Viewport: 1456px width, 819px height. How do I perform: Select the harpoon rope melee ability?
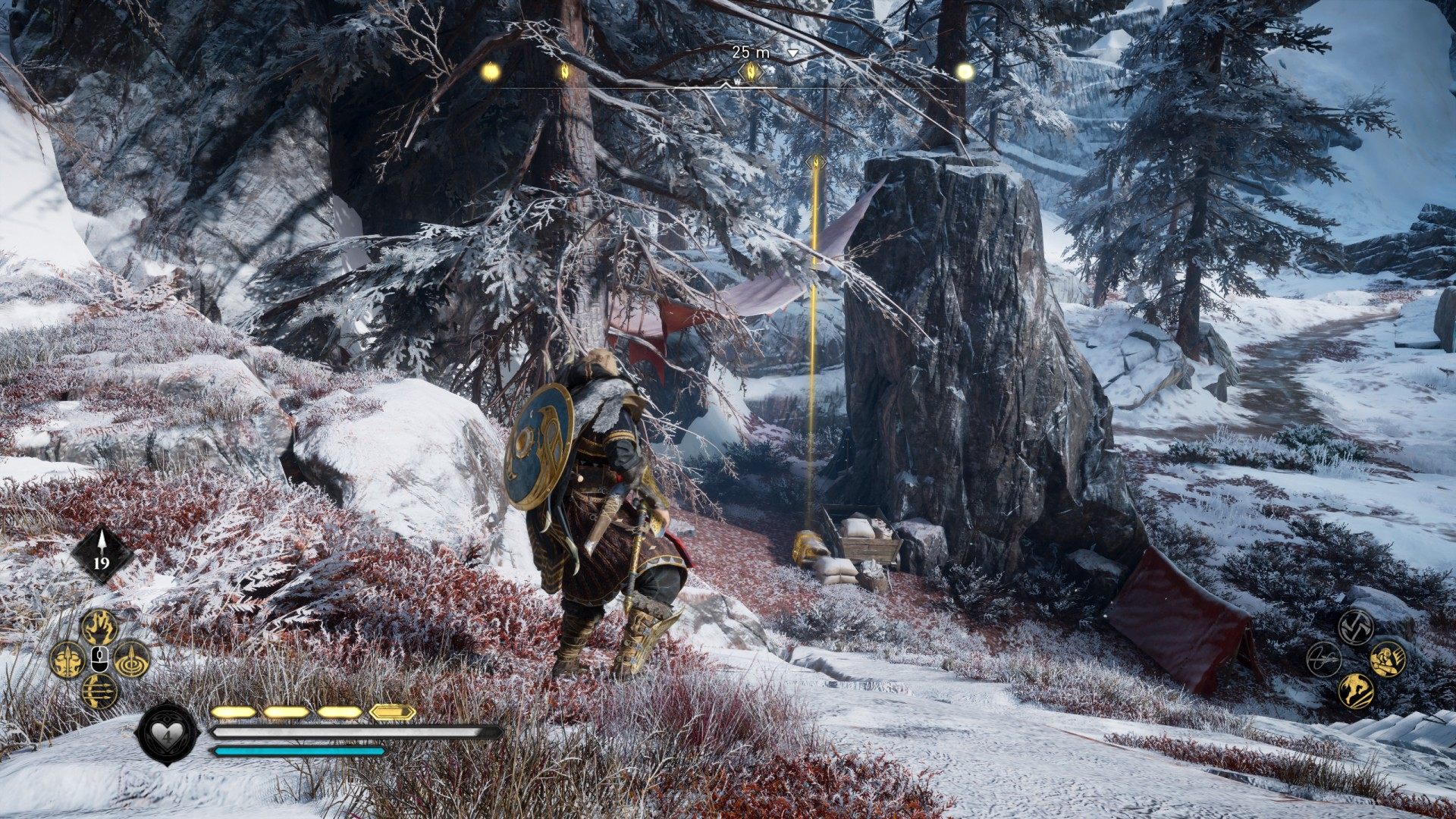(x=1324, y=659)
